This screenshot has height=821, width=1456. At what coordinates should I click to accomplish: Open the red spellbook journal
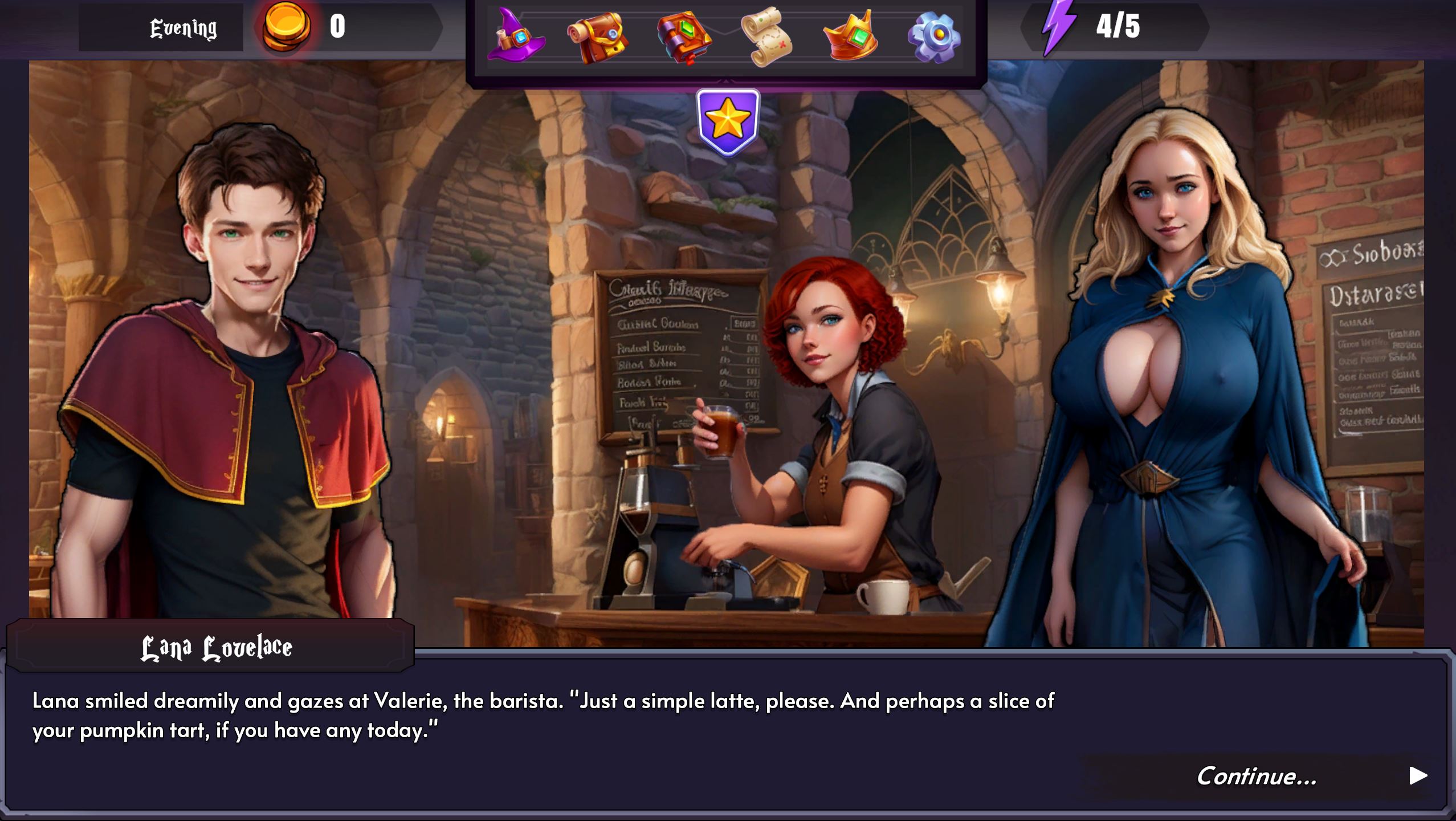click(x=683, y=38)
